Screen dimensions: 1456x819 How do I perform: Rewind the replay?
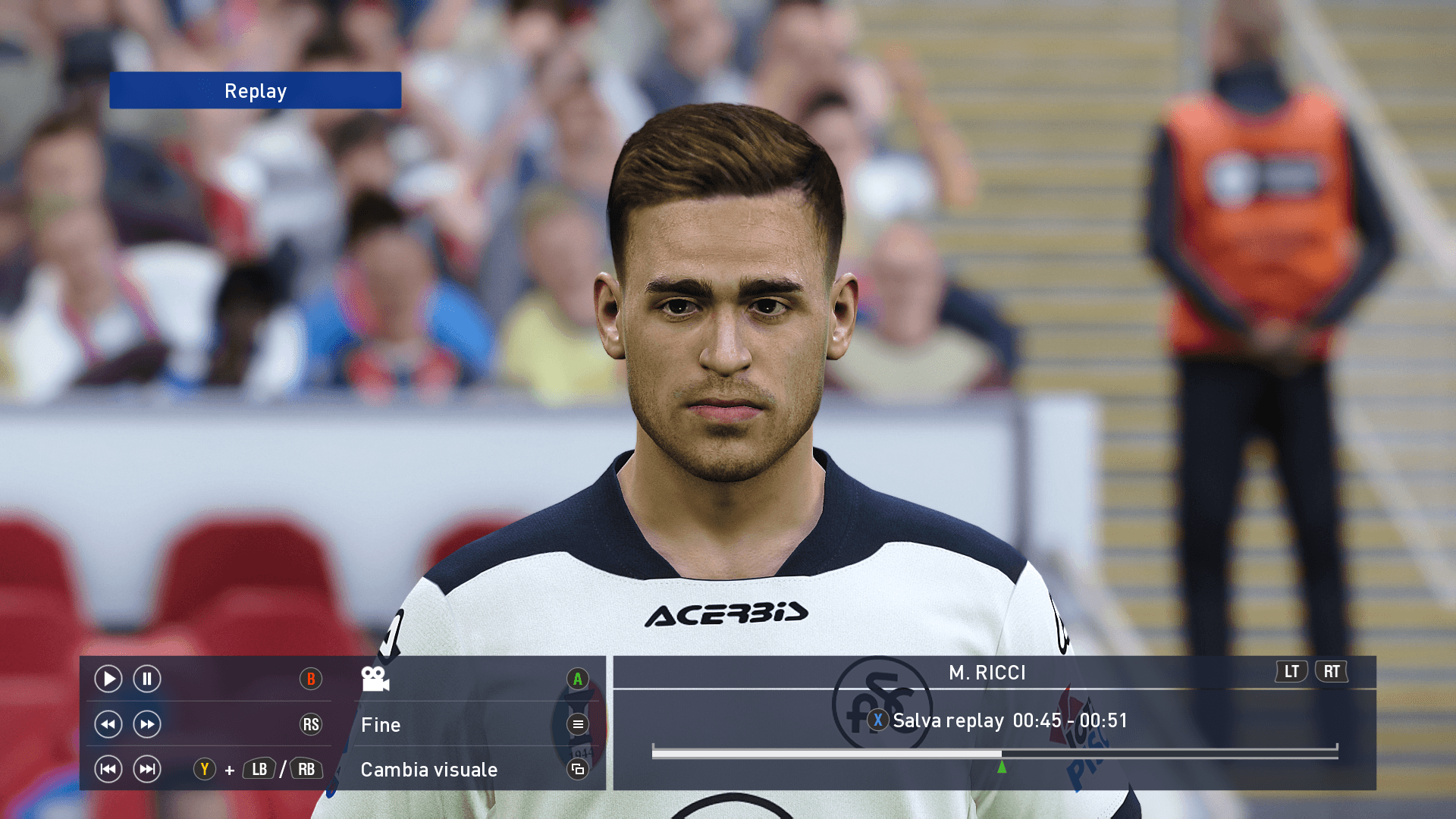pyautogui.click(x=108, y=724)
